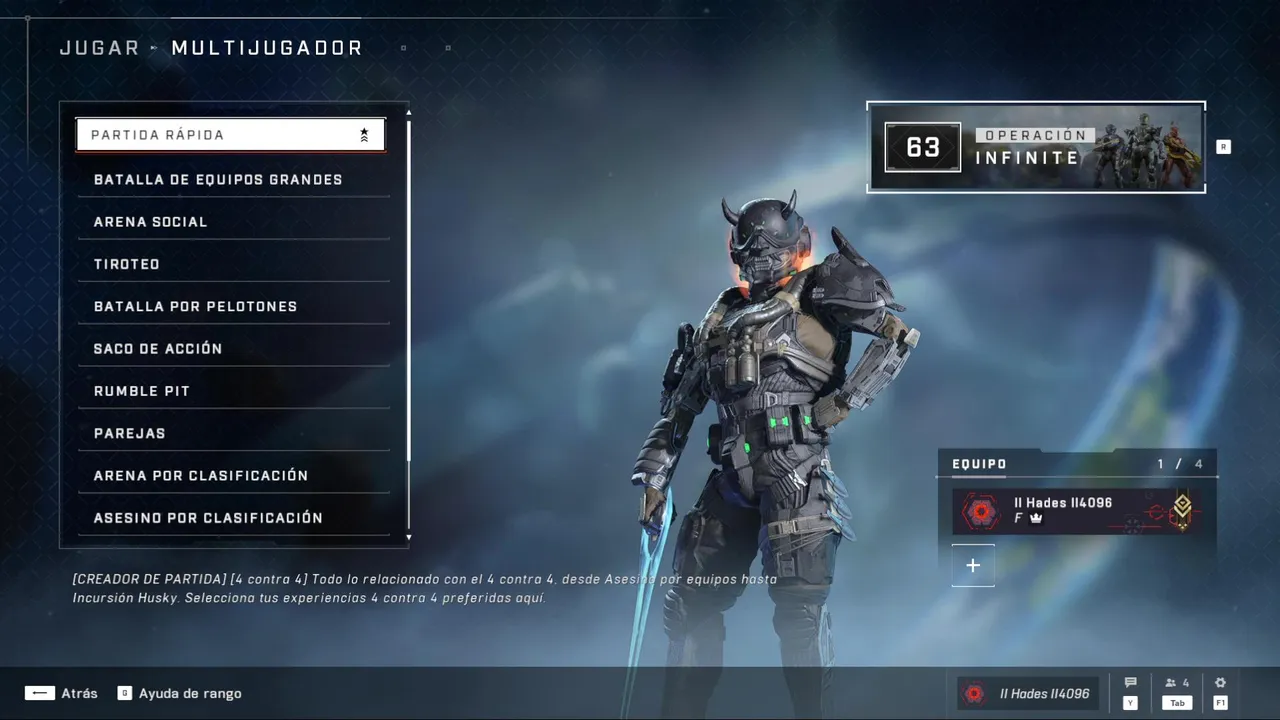
Task: Go back with the Atrás button
Action: coord(62,693)
